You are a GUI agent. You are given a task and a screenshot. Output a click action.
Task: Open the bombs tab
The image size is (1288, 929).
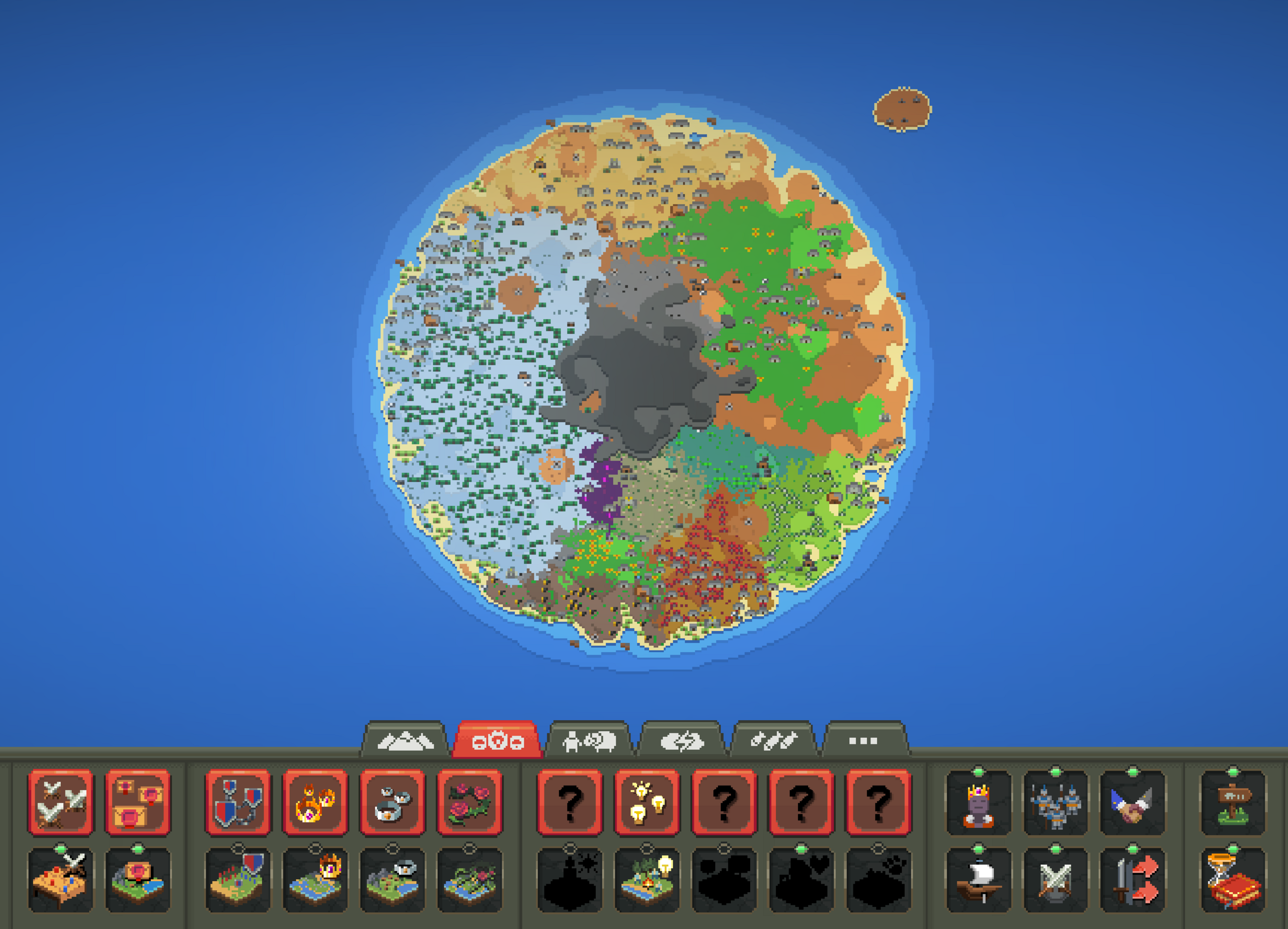(x=773, y=740)
